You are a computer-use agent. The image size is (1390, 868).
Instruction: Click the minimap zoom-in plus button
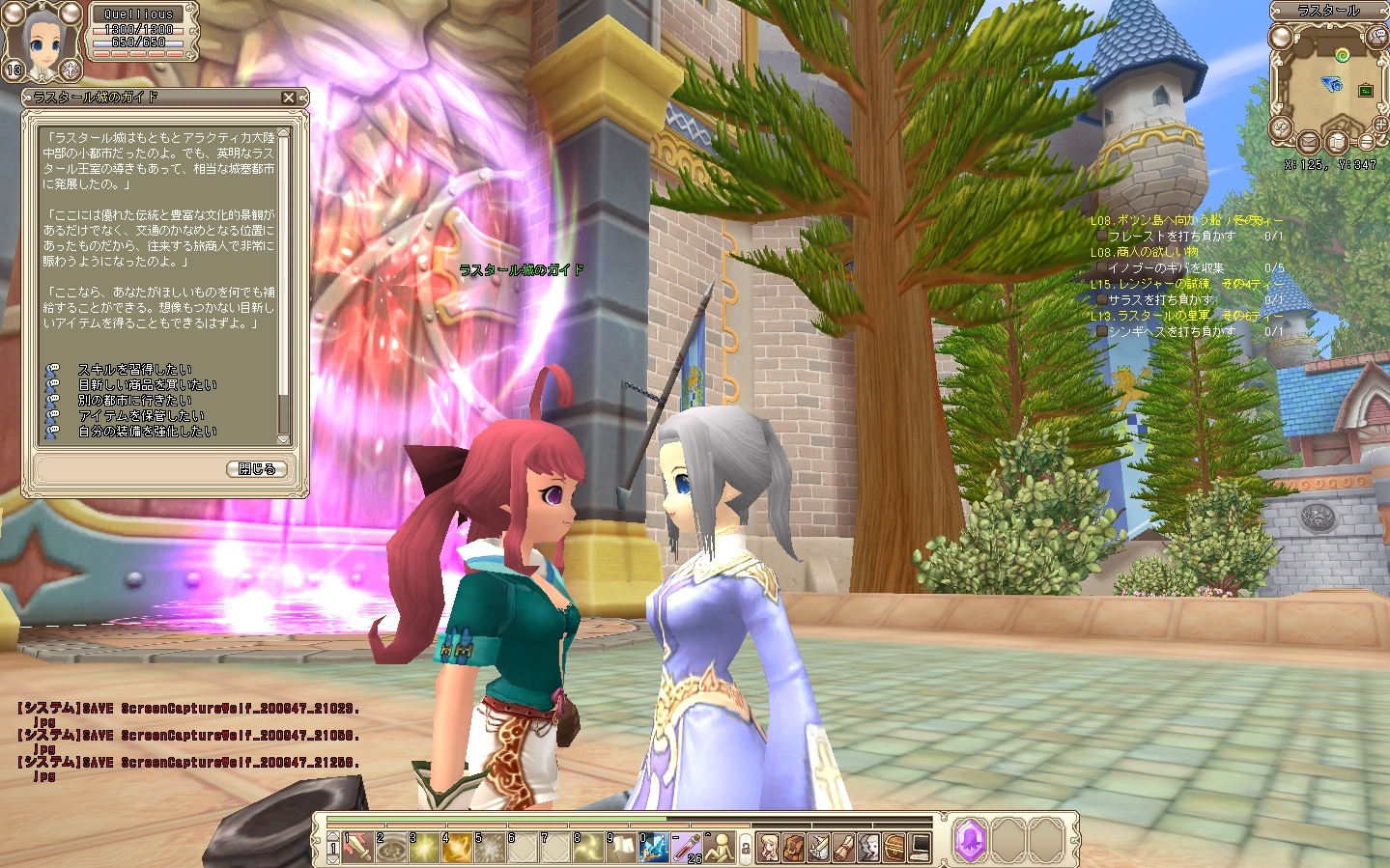click(x=1379, y=124)
